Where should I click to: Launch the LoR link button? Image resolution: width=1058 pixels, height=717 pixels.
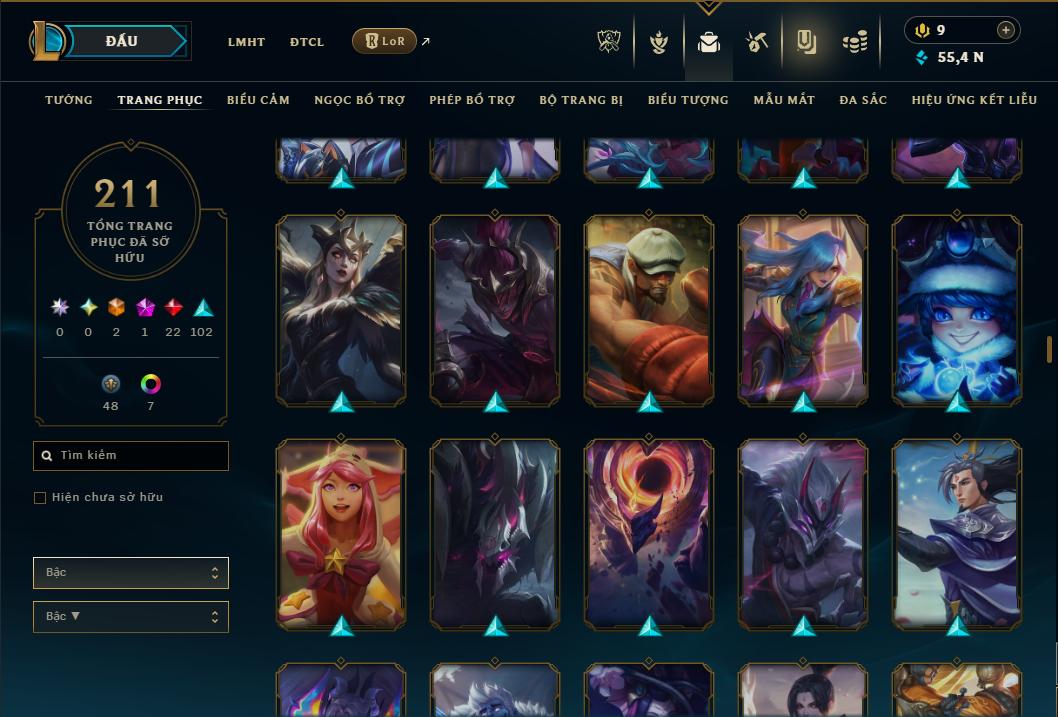pos(384,41)
